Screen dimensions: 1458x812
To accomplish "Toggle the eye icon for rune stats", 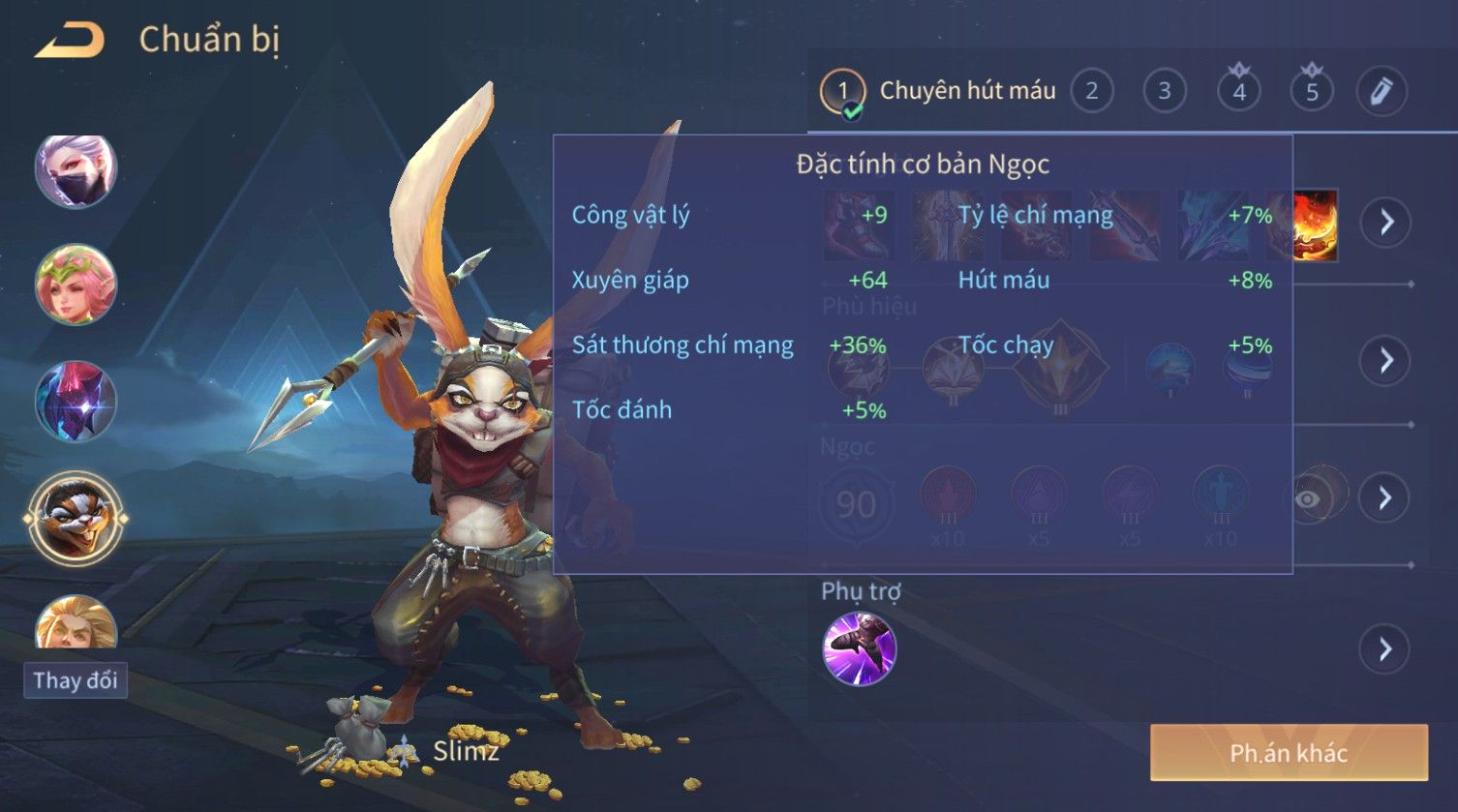I will (1308, 498).
